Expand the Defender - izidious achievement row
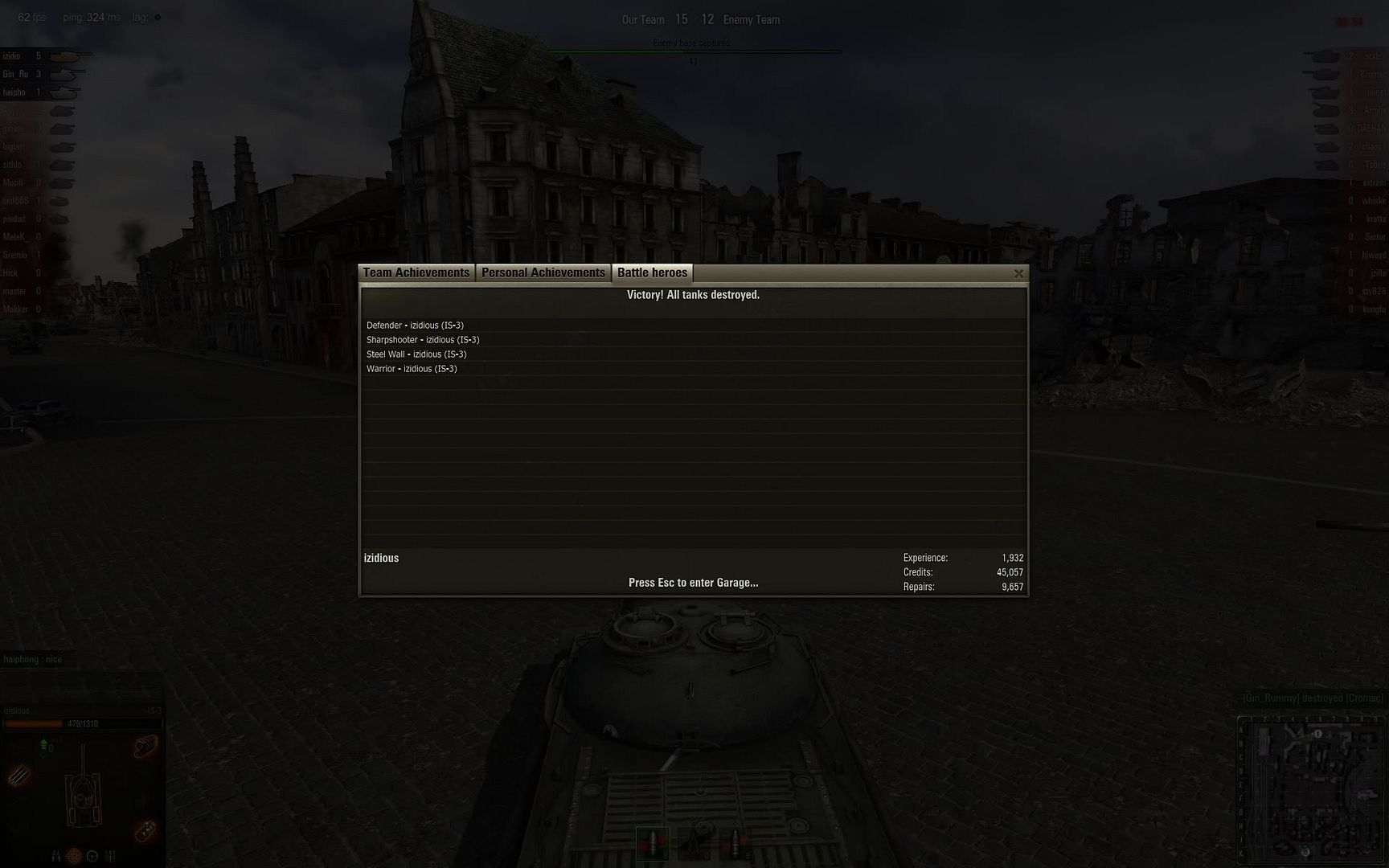Screen dimensions: 1389x868 tap(415, 325)
